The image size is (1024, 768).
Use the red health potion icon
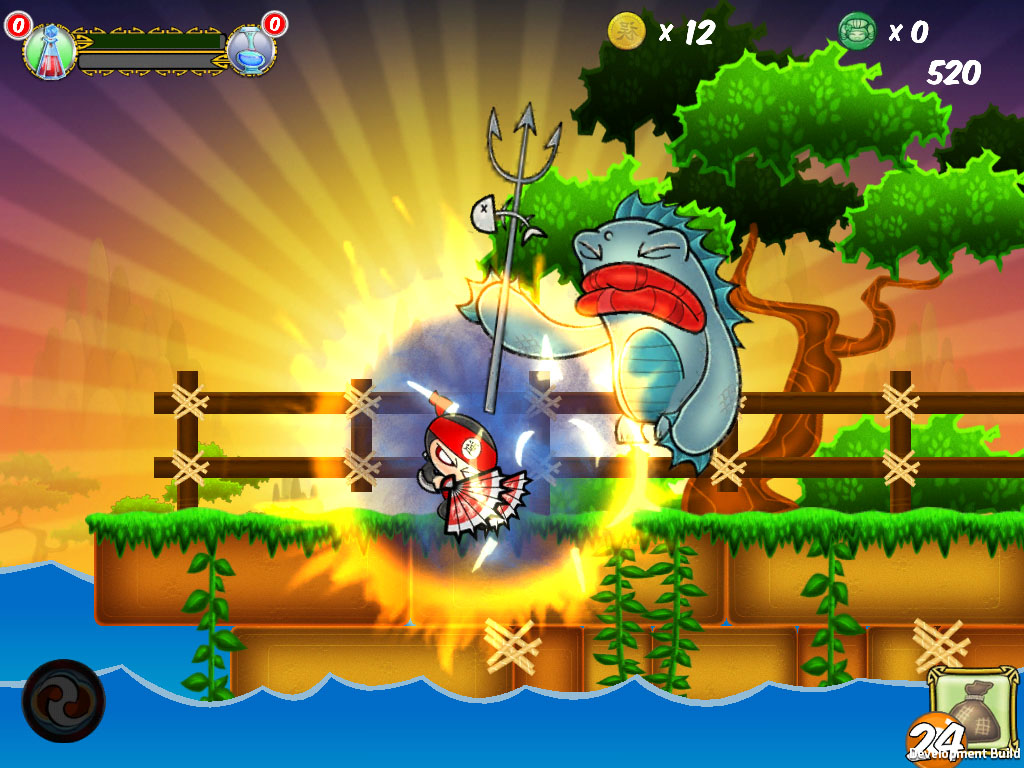pos(49,51)
